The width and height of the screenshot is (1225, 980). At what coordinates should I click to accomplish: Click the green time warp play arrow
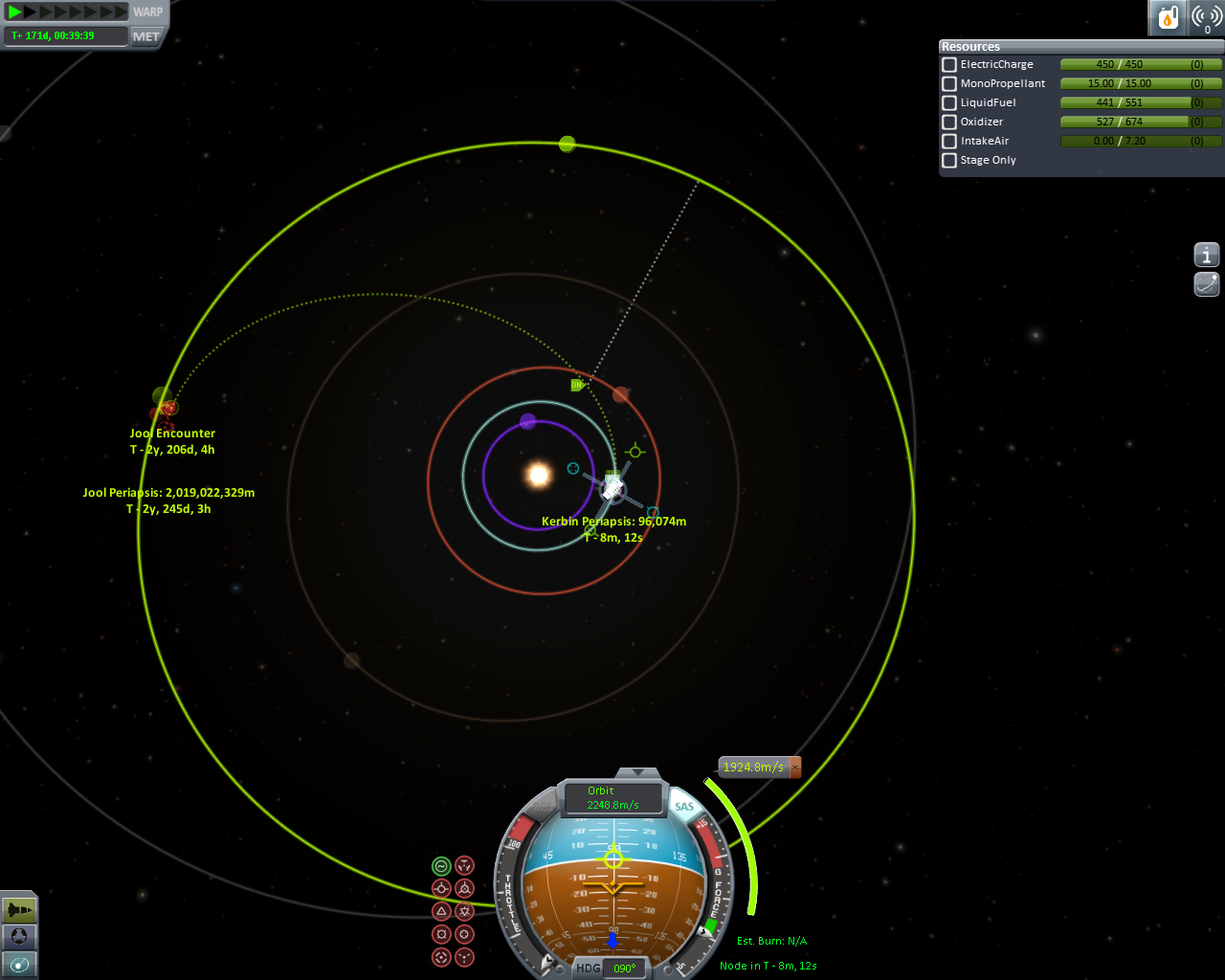pyautogui.click(x=15, y=11)
